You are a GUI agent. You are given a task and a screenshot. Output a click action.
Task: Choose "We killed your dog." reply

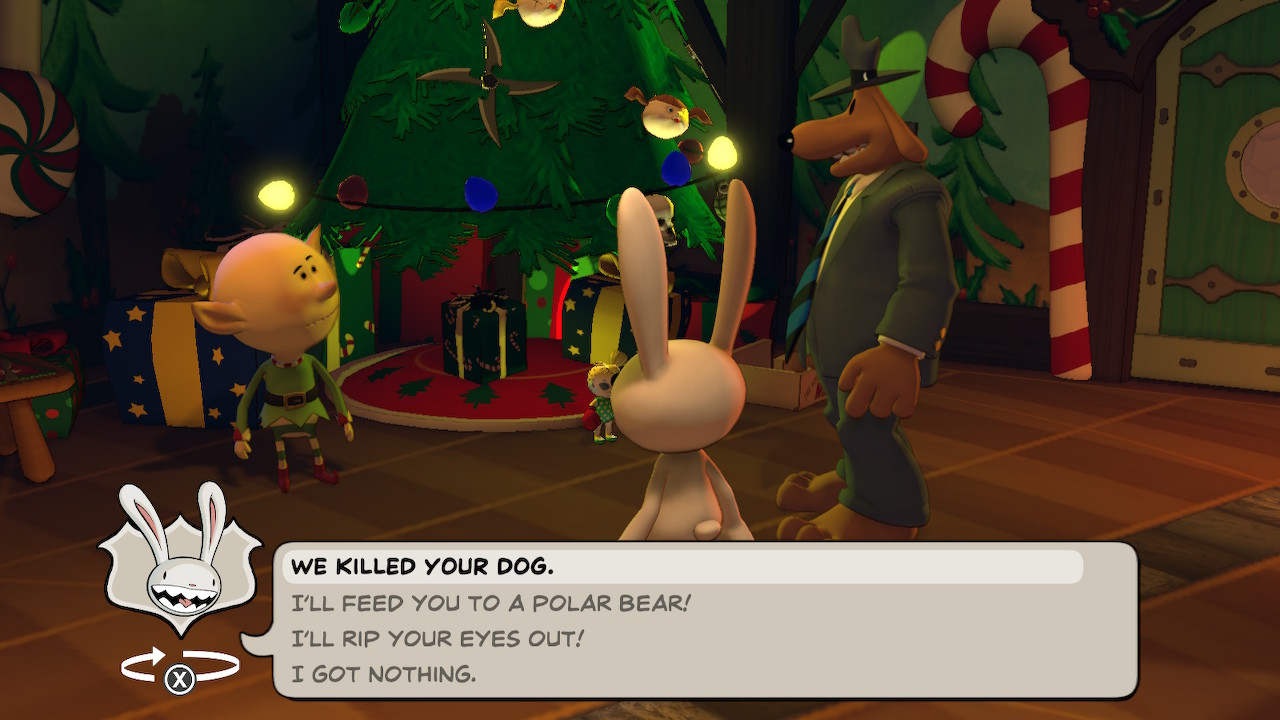[422, 567]
